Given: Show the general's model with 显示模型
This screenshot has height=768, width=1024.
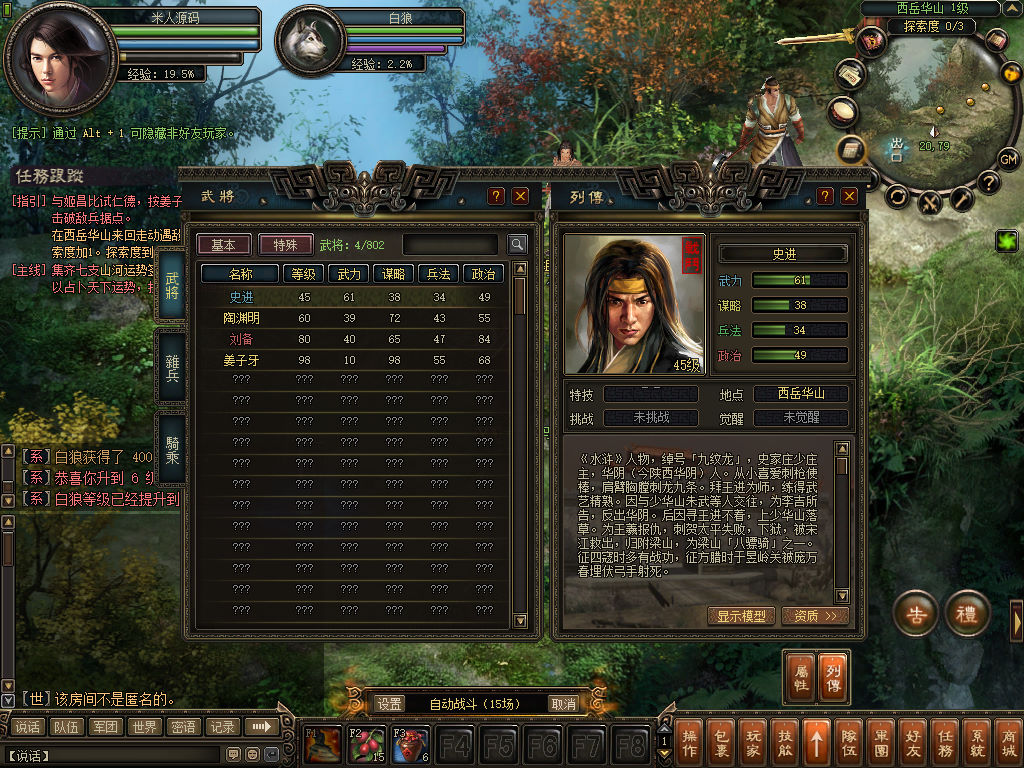Looking at the screenshot, I should (741, 616).
